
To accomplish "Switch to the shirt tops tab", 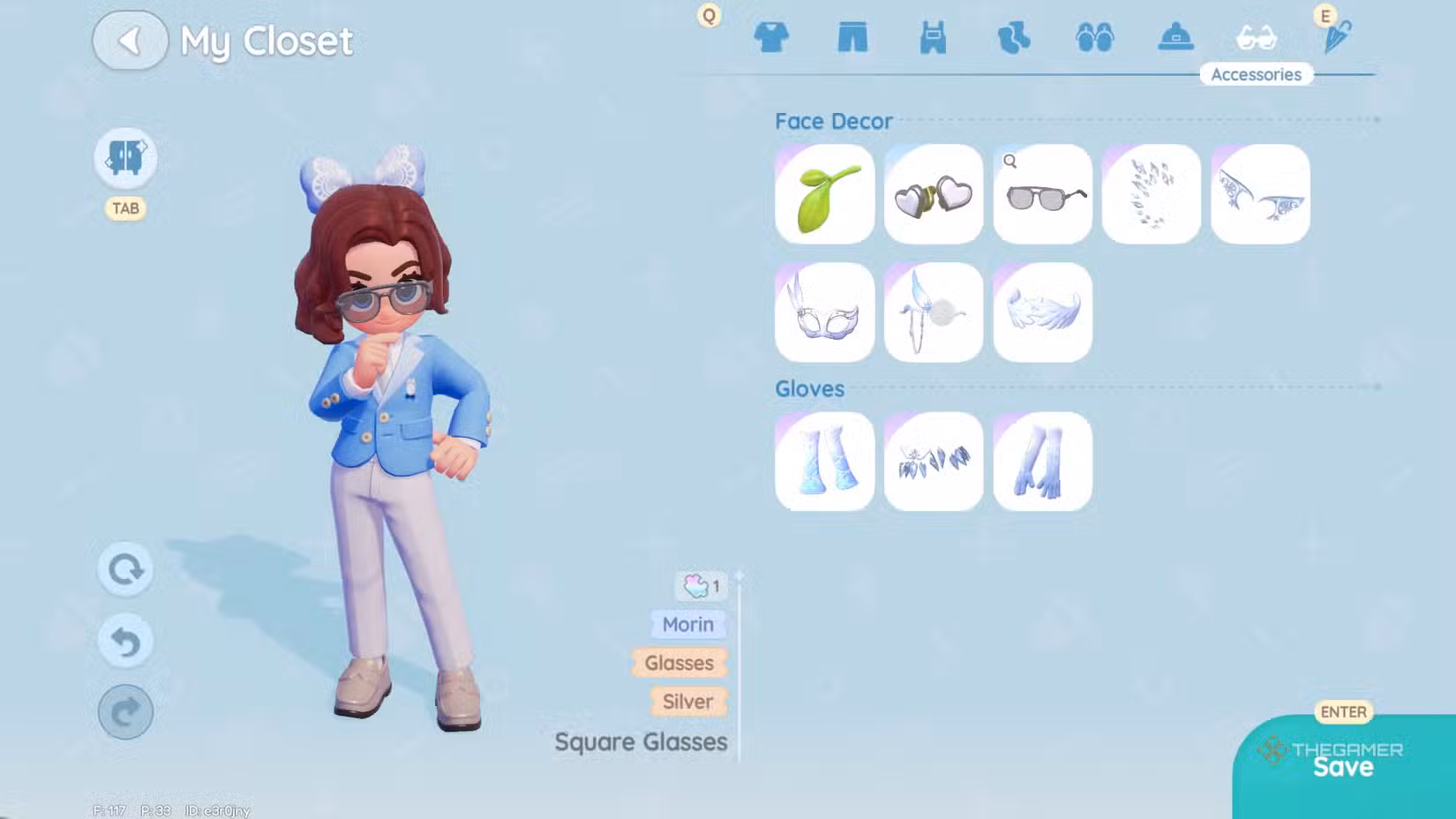I will pyautogui.click(x=771, y=38).
